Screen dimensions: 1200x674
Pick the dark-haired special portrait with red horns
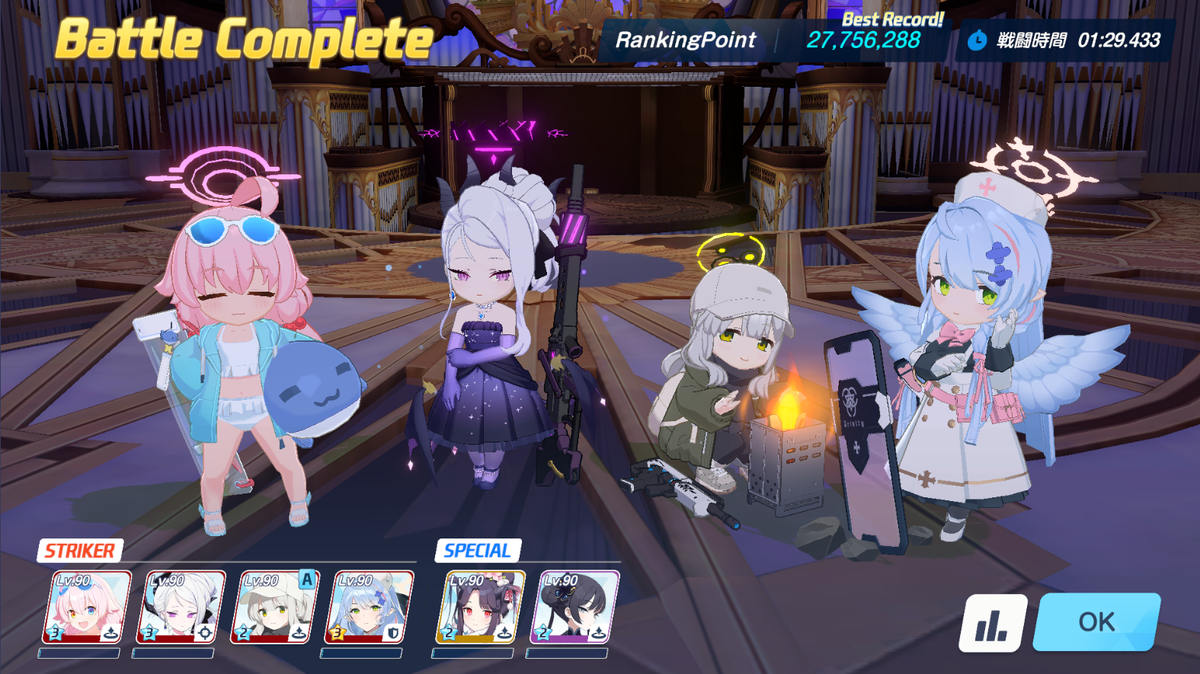tap(480, 607)
